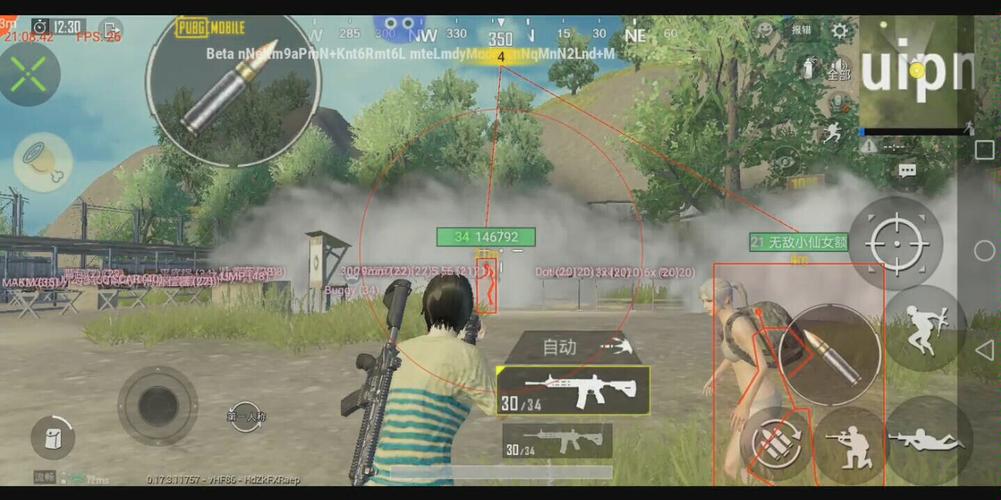Tap the crouch stance button
1001x500 pixels.
pos(849,442)
